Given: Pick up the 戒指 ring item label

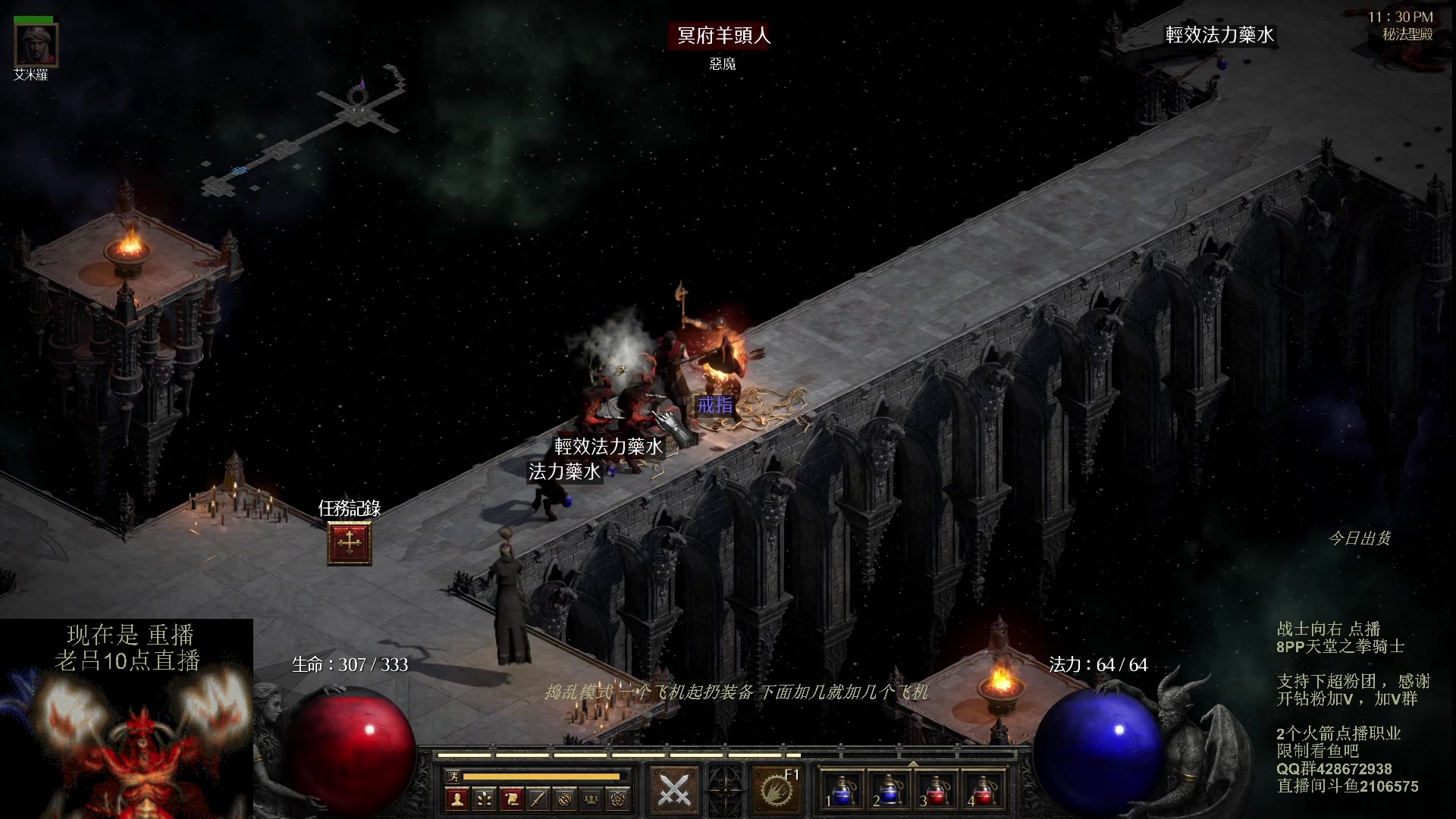Looking at the screenshot, I should click(715, 405).
